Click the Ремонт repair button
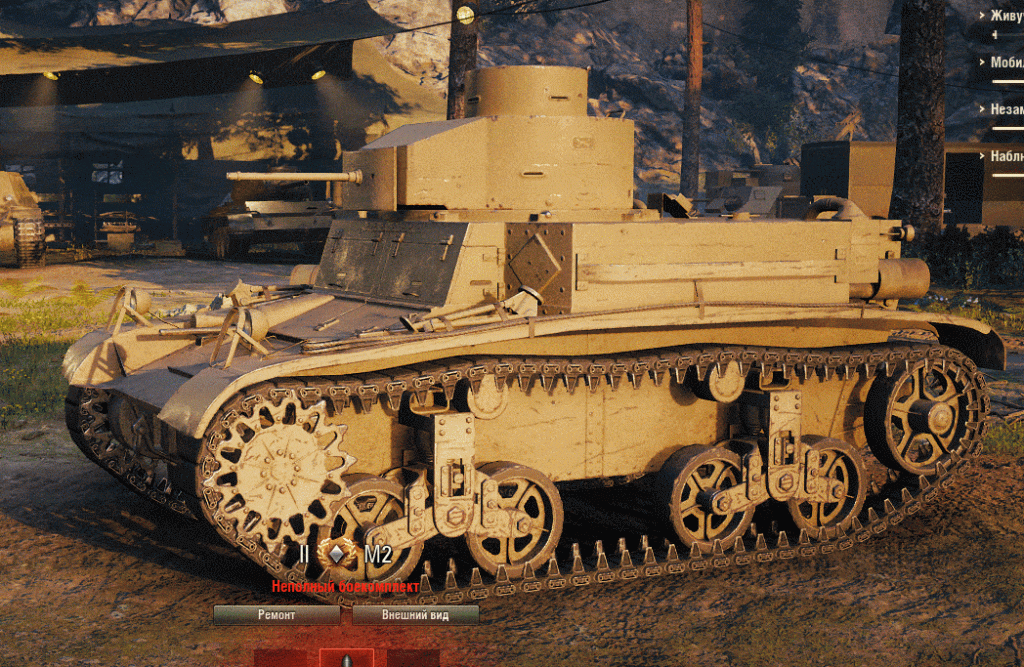The width and height of the screenshot is (1024, 667). point(276,615)
